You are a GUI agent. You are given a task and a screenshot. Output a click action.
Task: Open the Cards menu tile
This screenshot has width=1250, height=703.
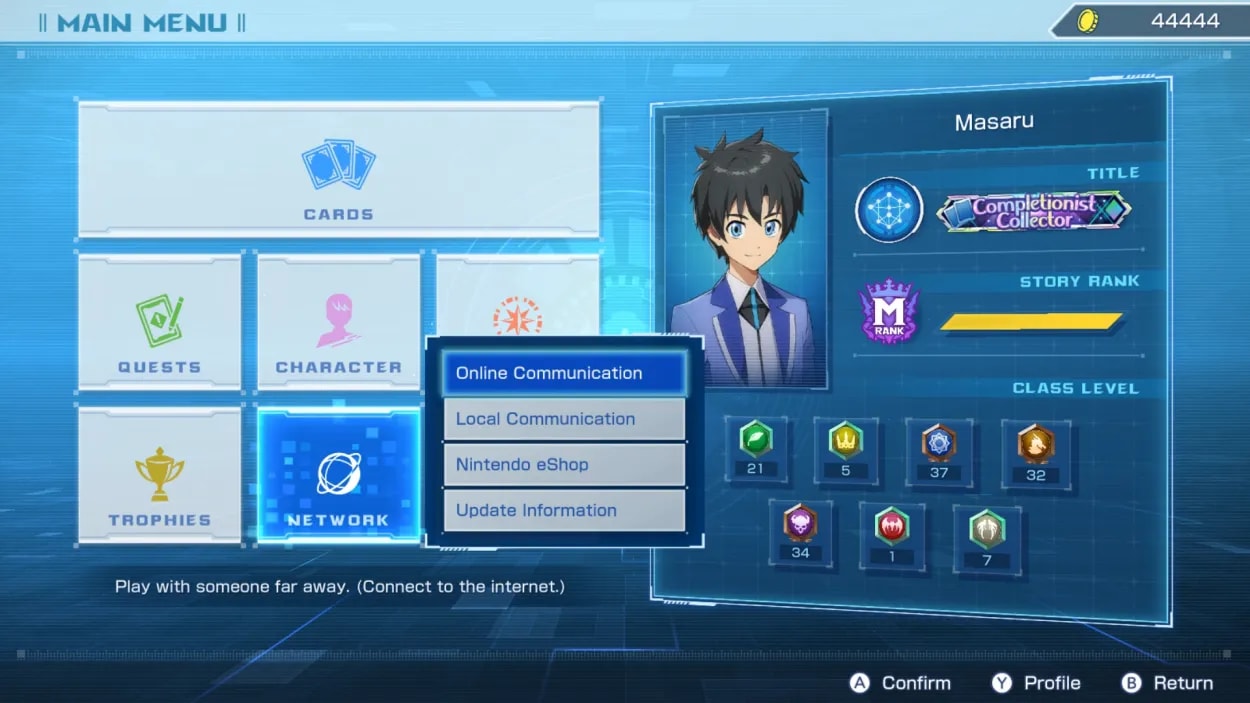pos(338,170)
